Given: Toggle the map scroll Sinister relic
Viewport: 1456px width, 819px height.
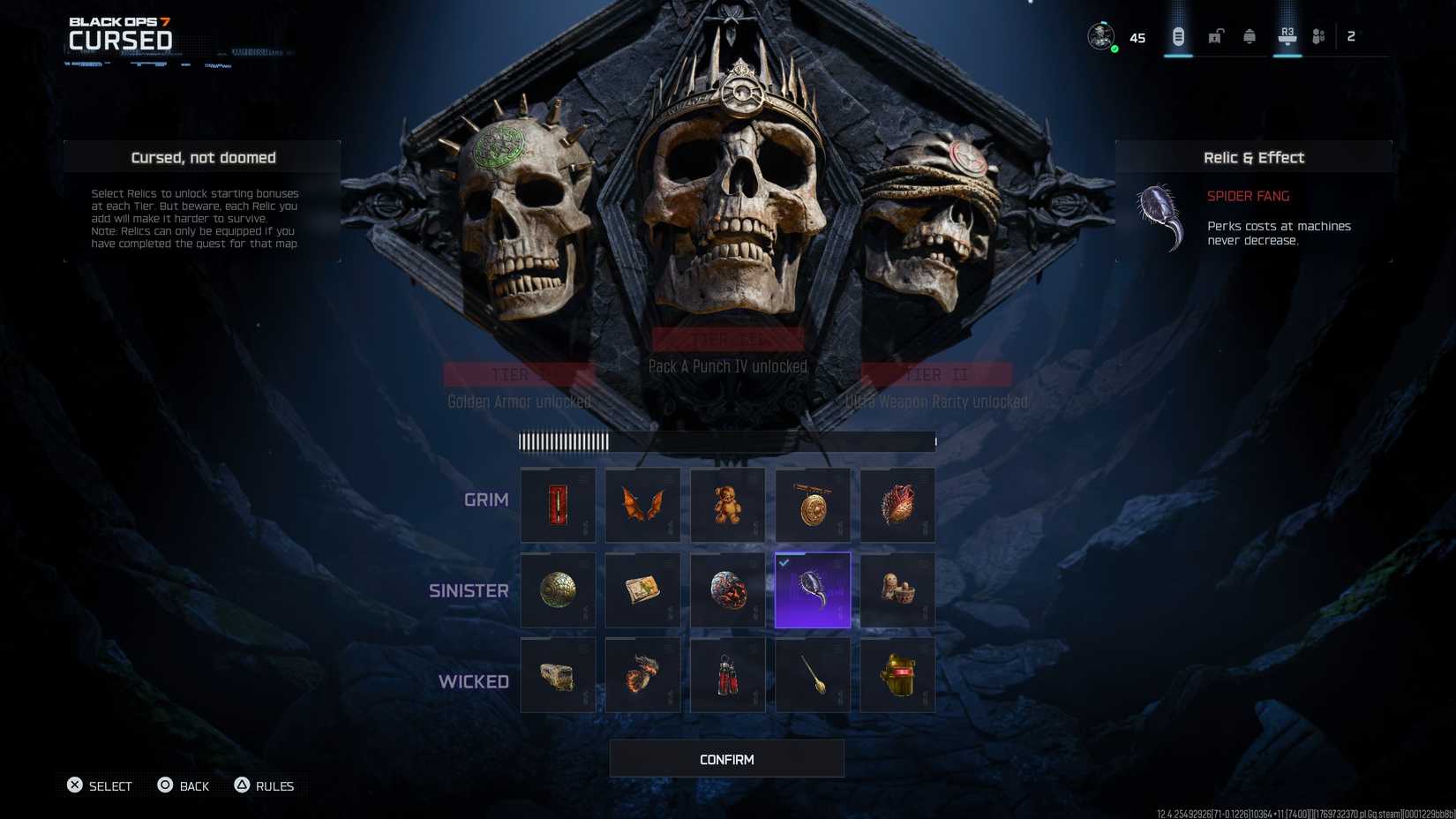Looking at the screenshot, I should coord(642,590).
